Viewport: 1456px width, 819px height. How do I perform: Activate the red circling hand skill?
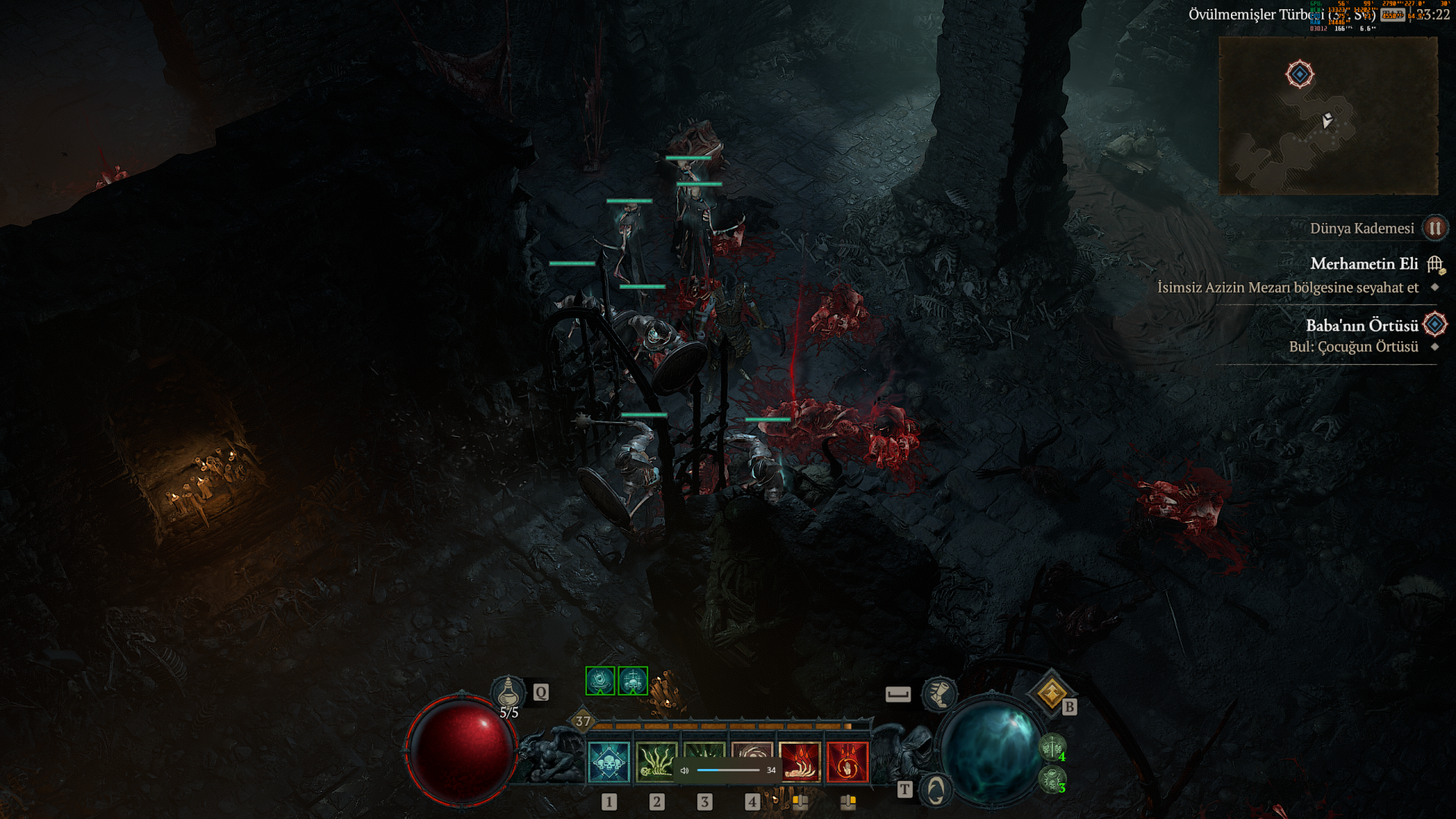[x=847, y=761]
